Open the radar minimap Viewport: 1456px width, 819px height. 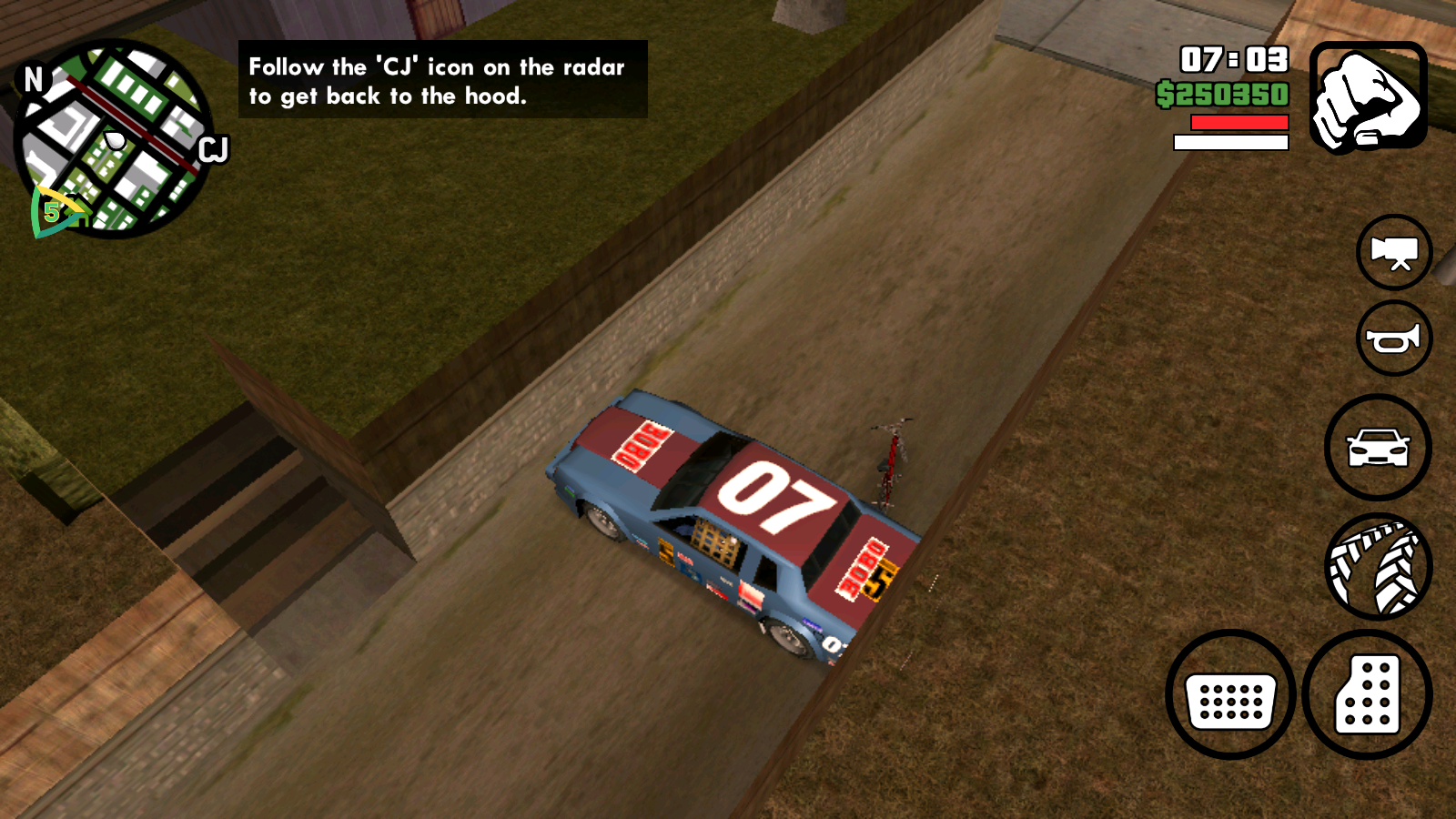(114, 139)
